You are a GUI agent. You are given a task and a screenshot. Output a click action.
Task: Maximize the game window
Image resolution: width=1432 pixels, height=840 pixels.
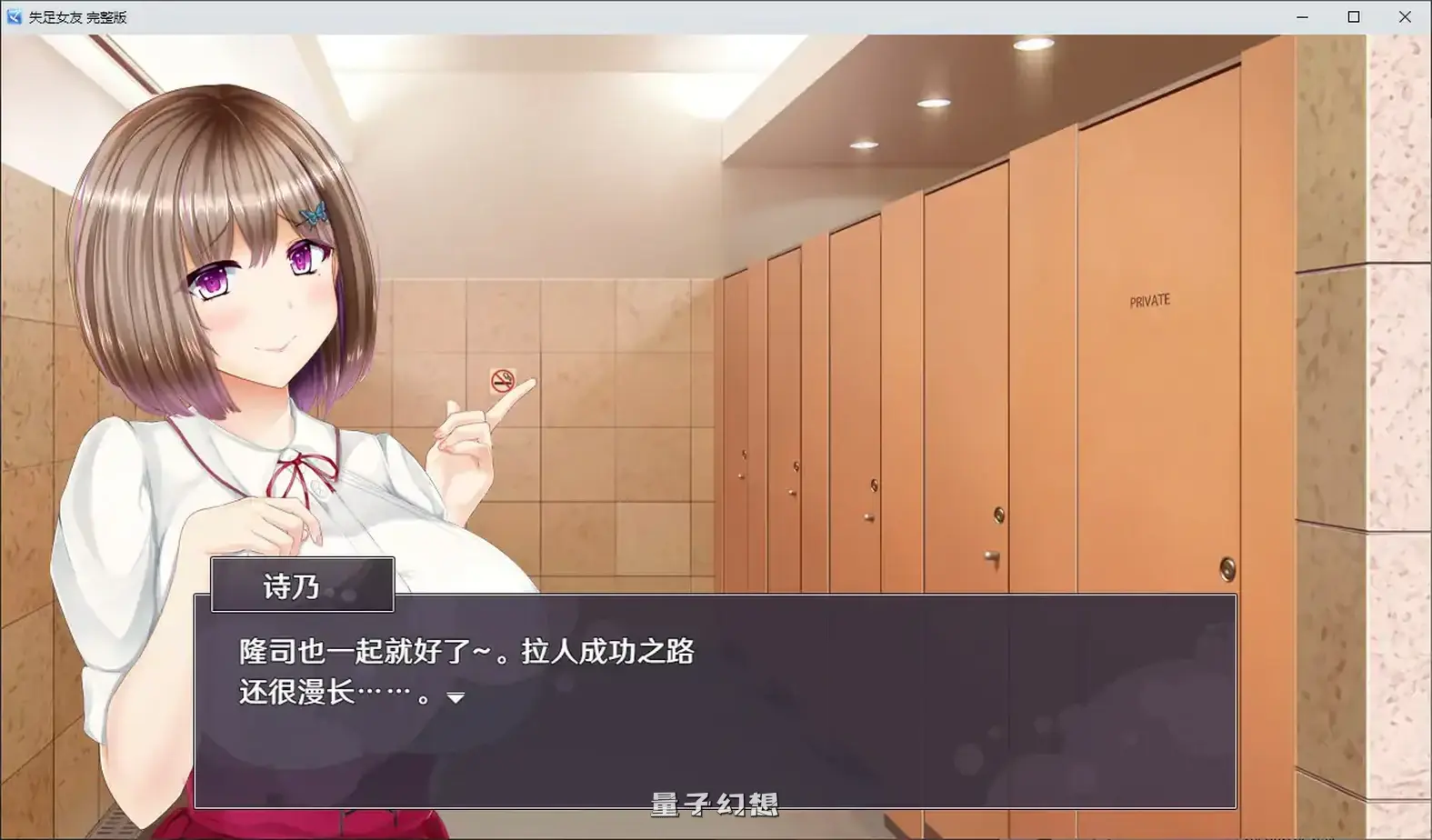(1354, 15)
